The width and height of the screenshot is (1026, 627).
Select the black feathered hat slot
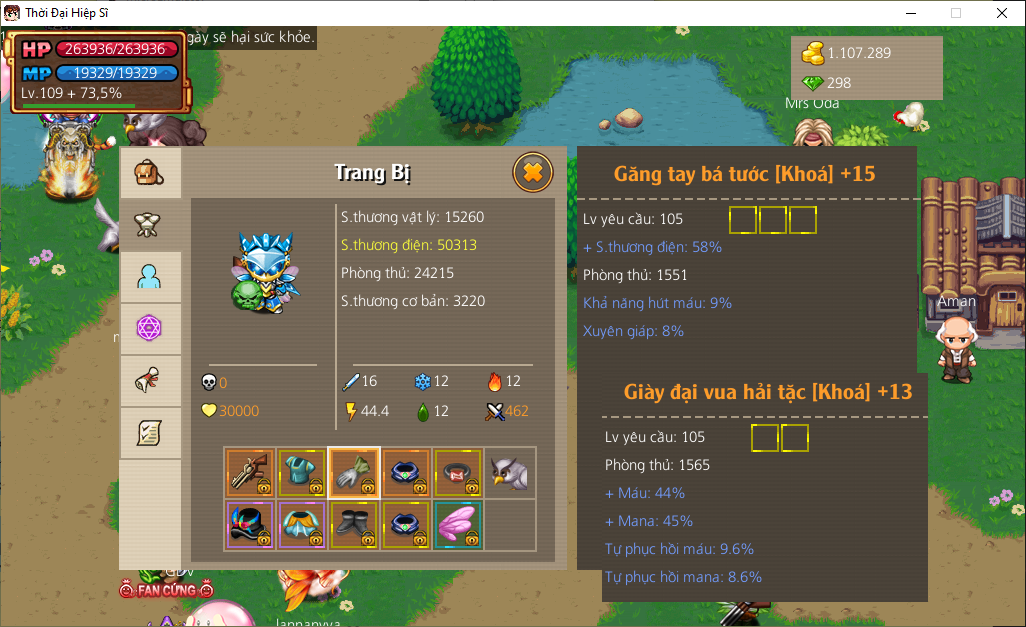(250, 524)
